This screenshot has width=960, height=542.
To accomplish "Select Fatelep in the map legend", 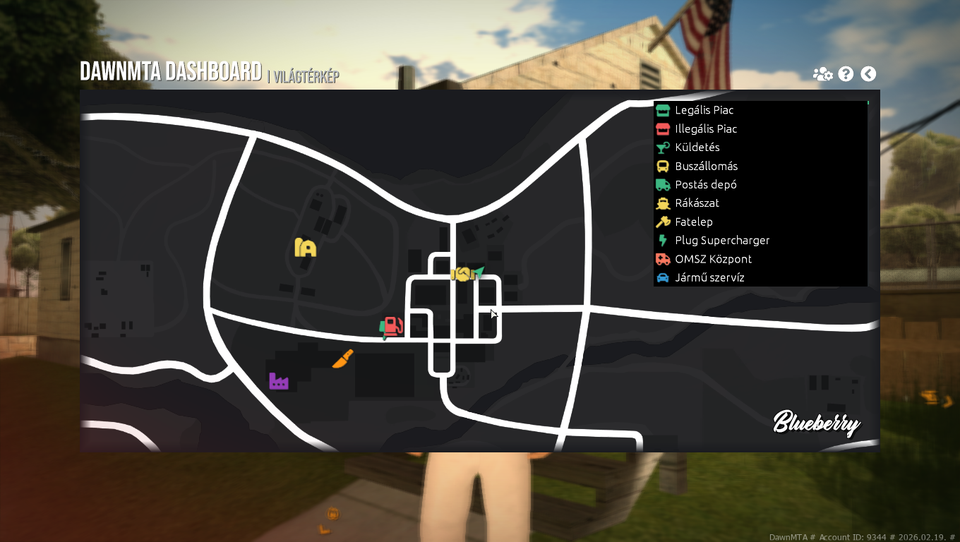I will click(693, 222).
